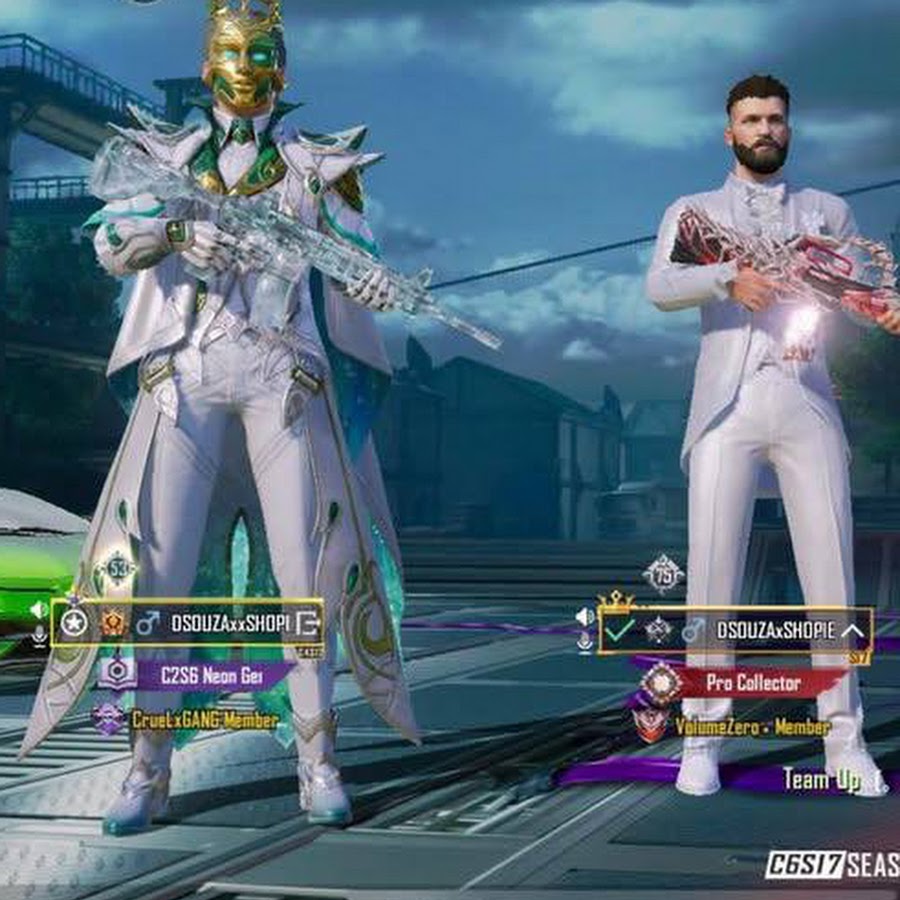Select the DSOUZAxxSHOPI player nameplate

(x=228, y=624)
